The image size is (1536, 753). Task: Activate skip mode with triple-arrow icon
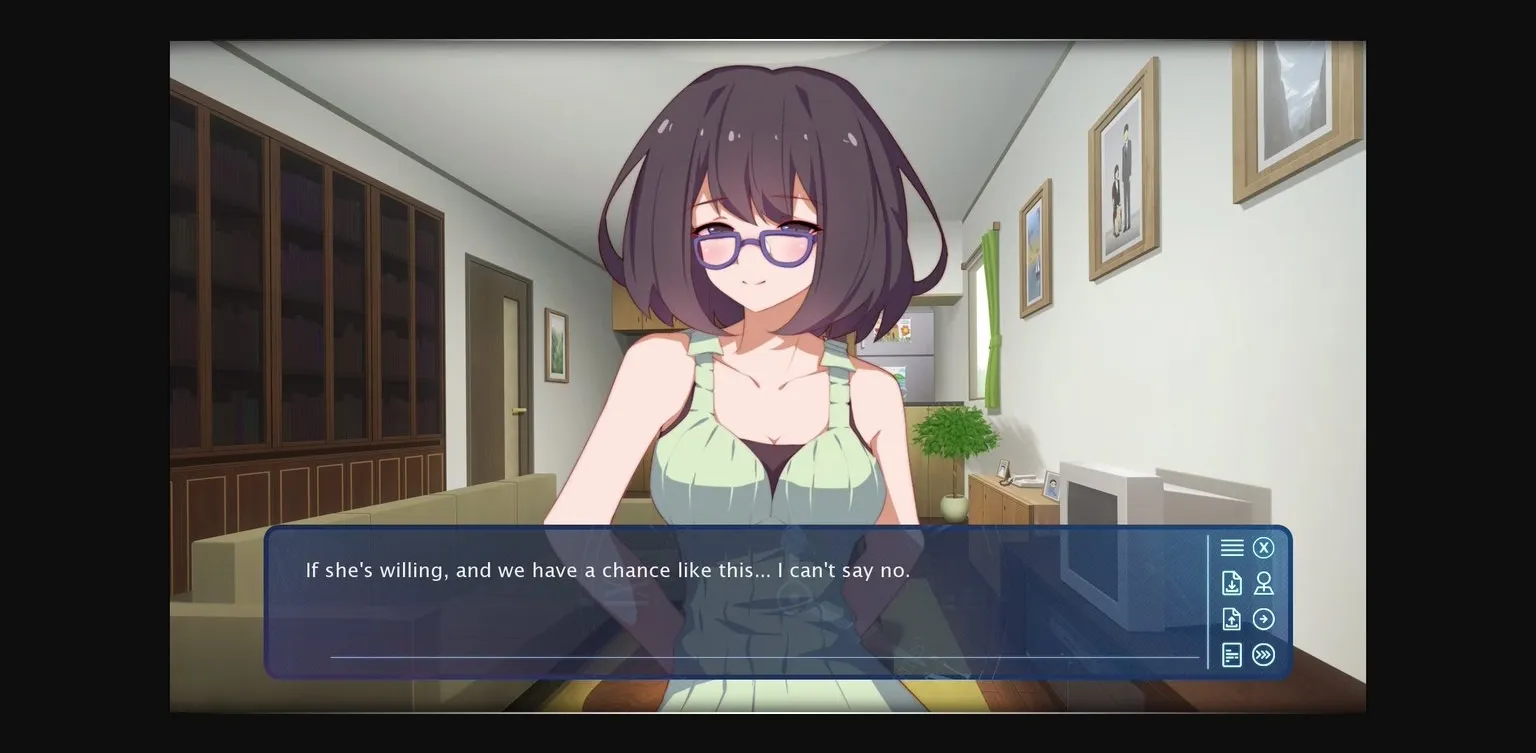coord(1264,655)
